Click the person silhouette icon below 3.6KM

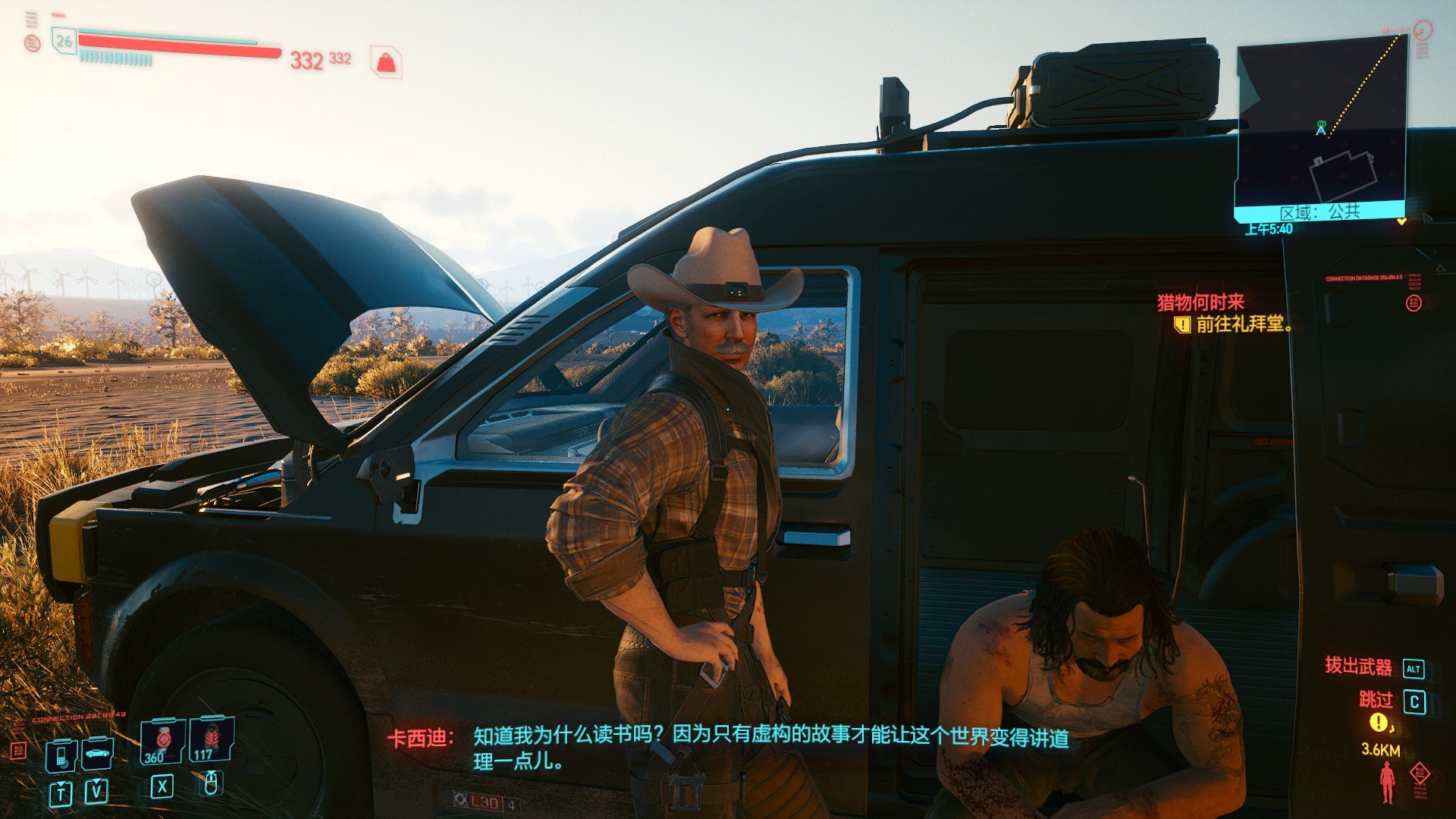click(x=1387, y=783)
